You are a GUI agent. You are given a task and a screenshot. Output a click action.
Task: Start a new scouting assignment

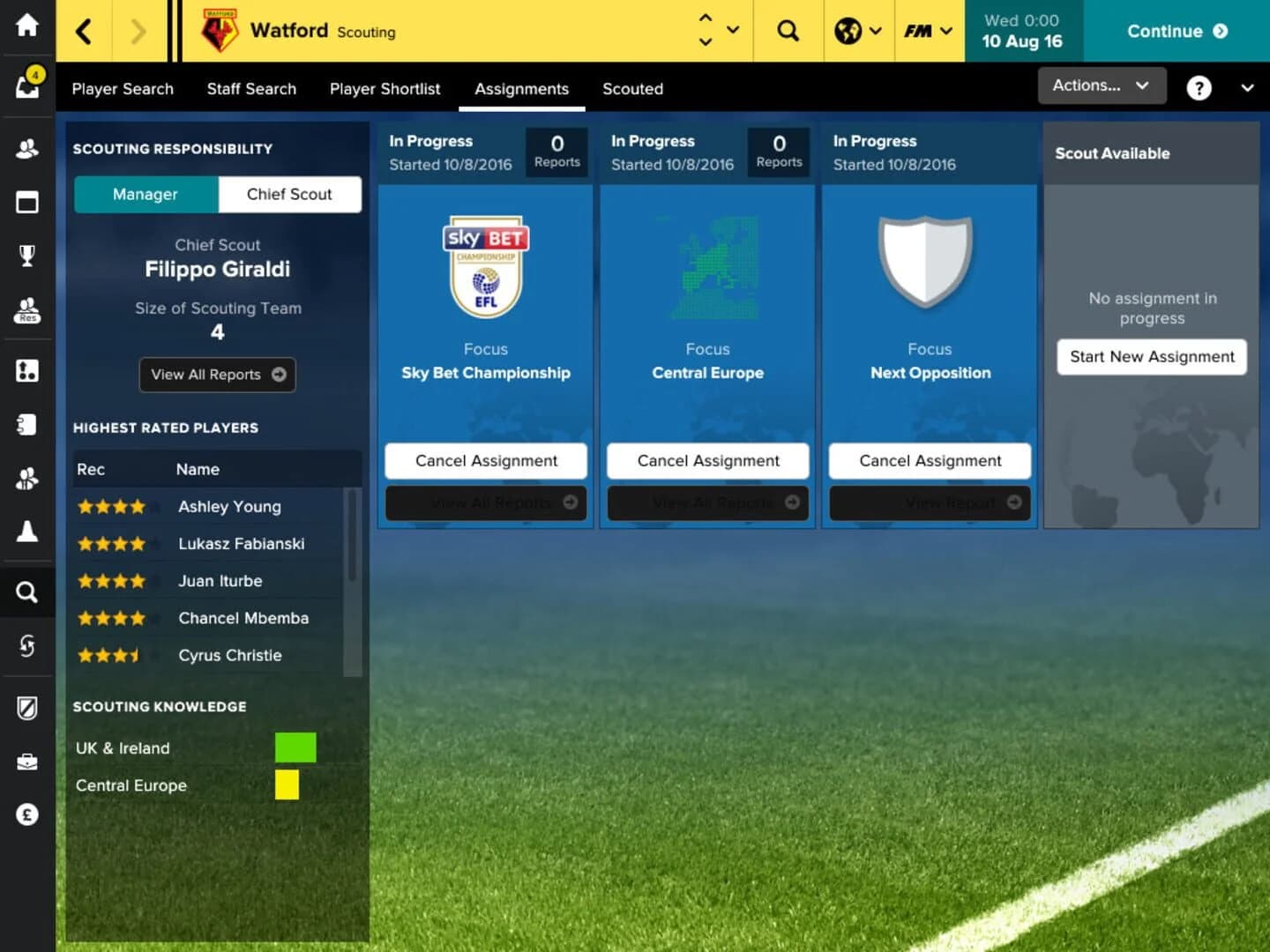pyautogui.click(x=1151, y=357)
